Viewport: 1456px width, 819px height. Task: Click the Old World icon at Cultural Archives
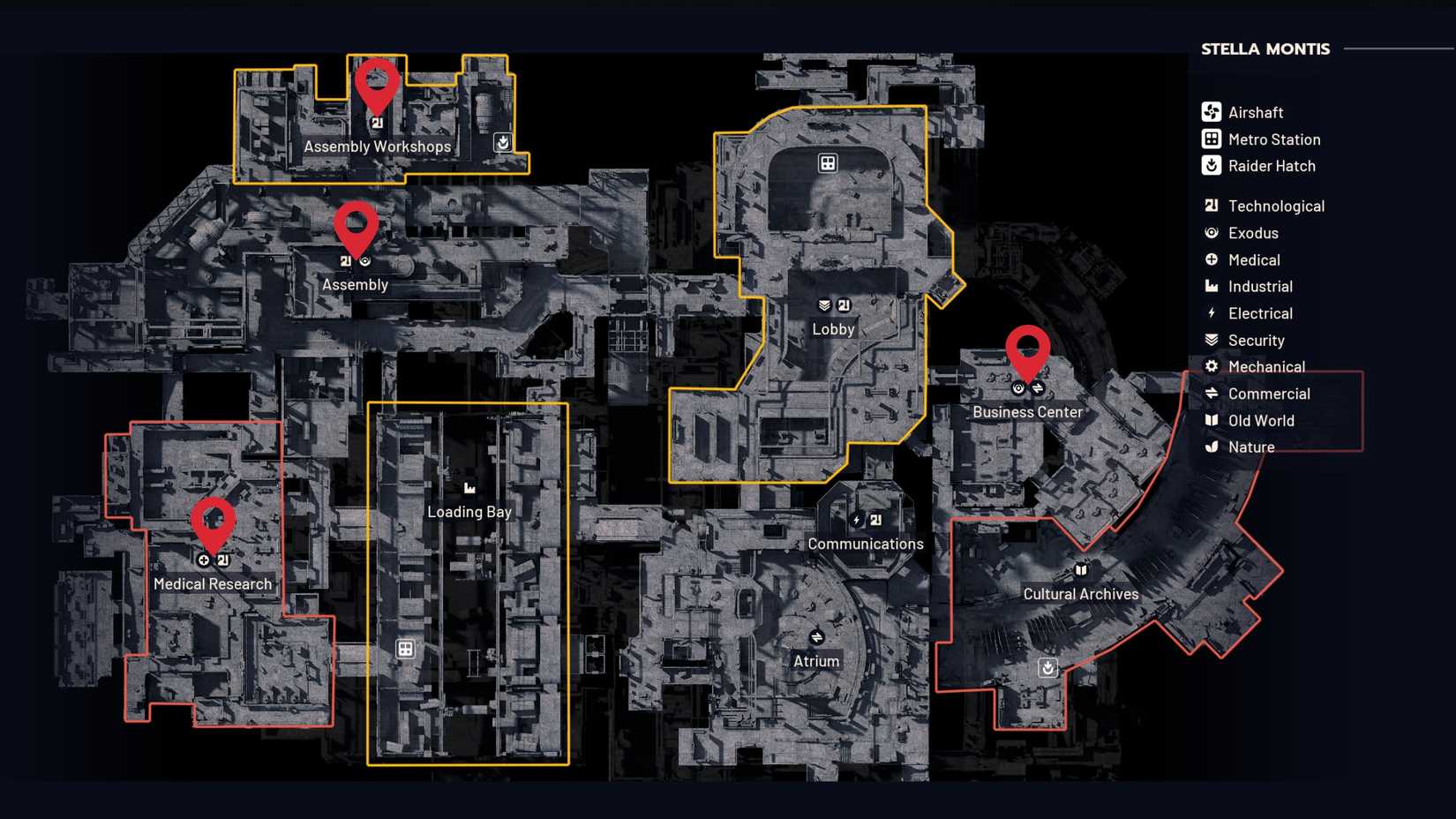click(1081, 570)
